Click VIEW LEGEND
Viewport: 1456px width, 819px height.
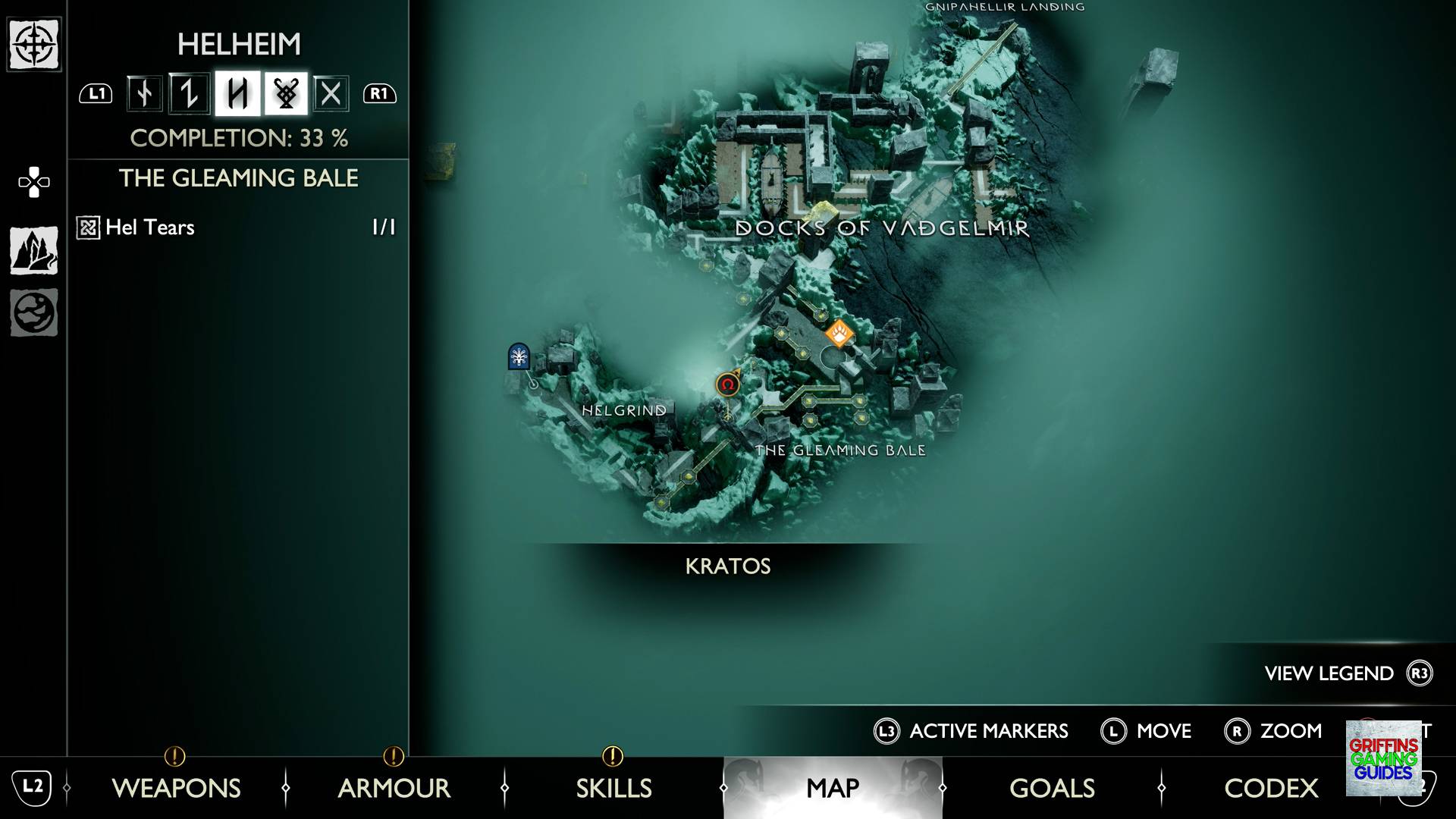click(1328, 673)
